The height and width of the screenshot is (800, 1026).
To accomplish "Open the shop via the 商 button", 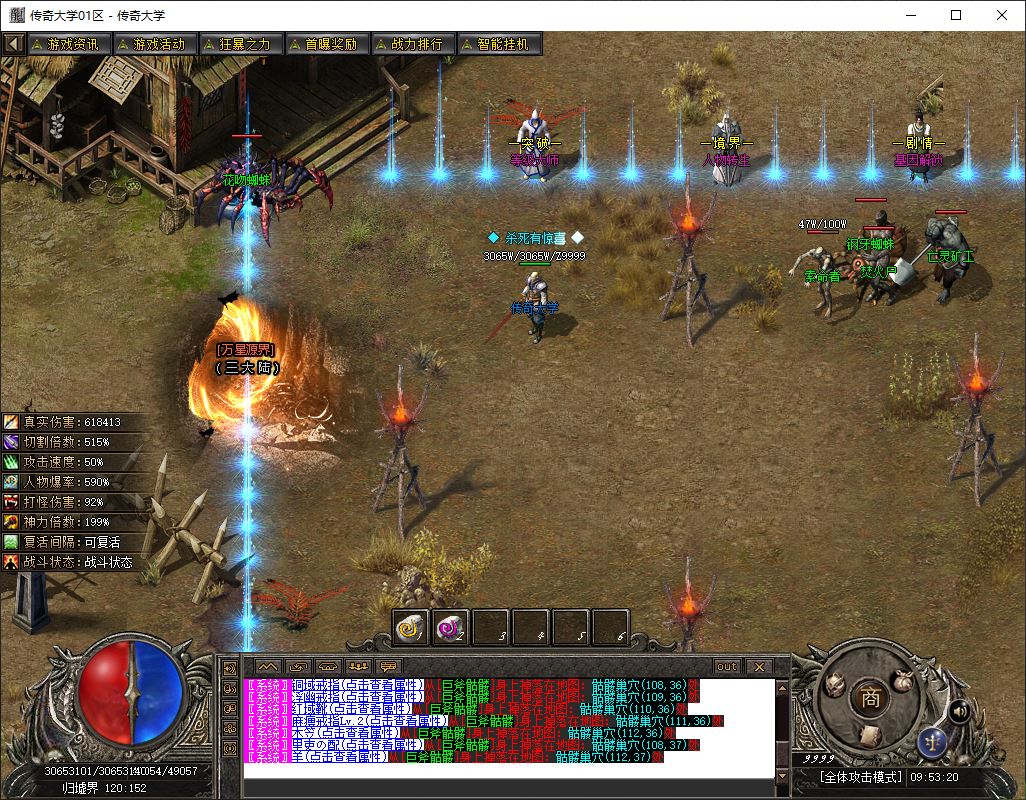I will 871,698.
